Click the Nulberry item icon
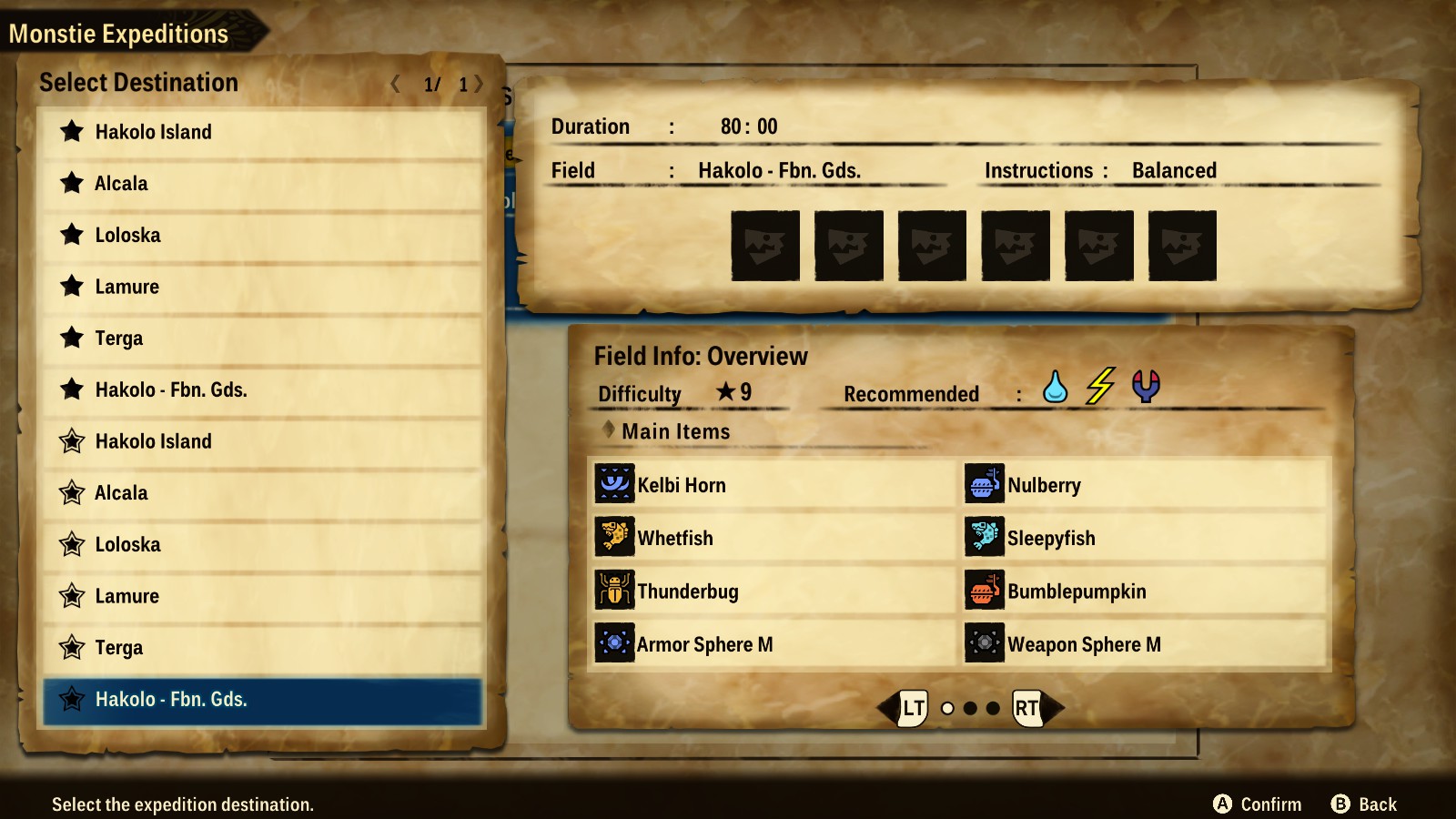 [x=983, y=485]
